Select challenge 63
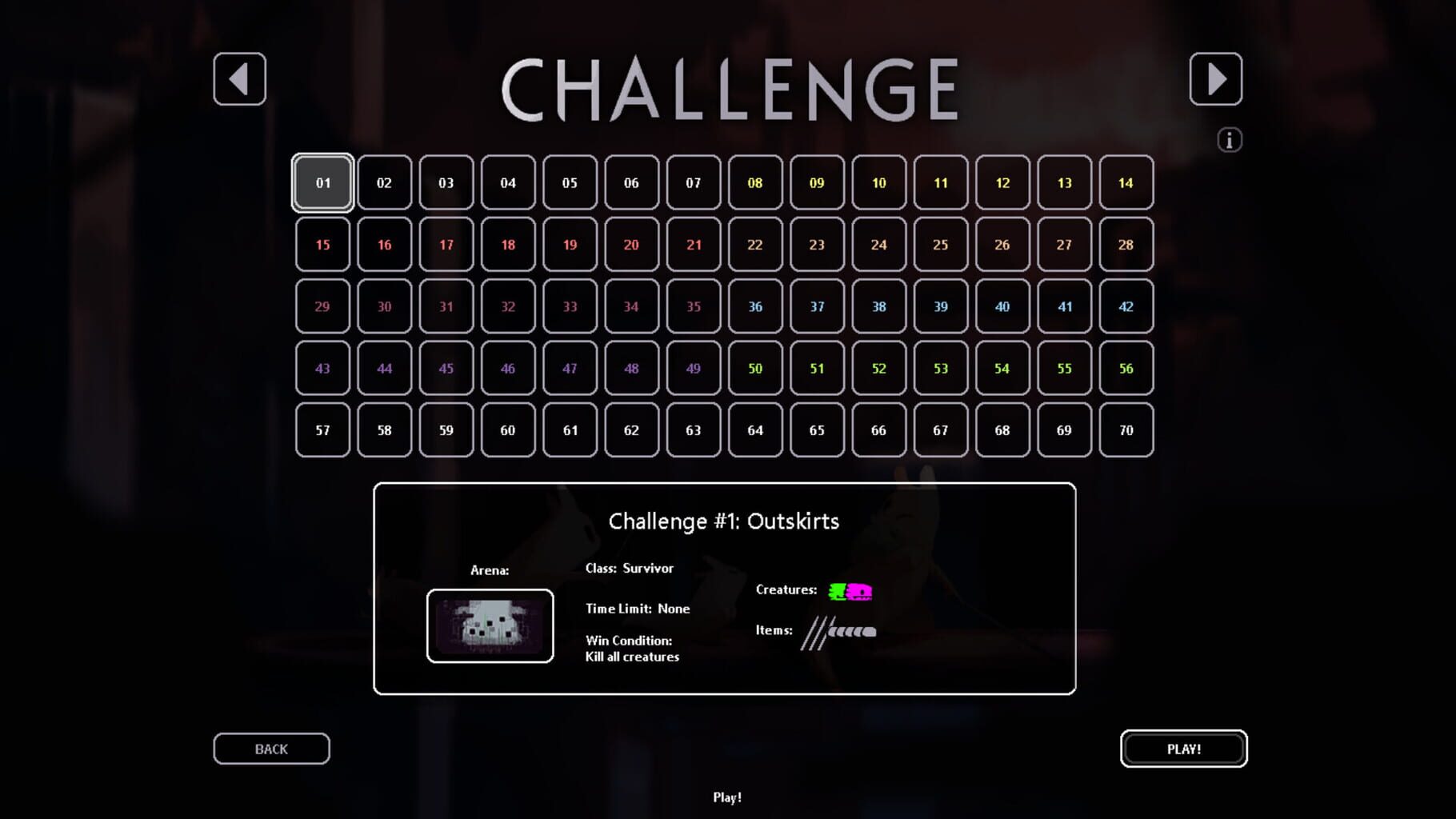The image size is (1456, 819). [x=693, y=430]
